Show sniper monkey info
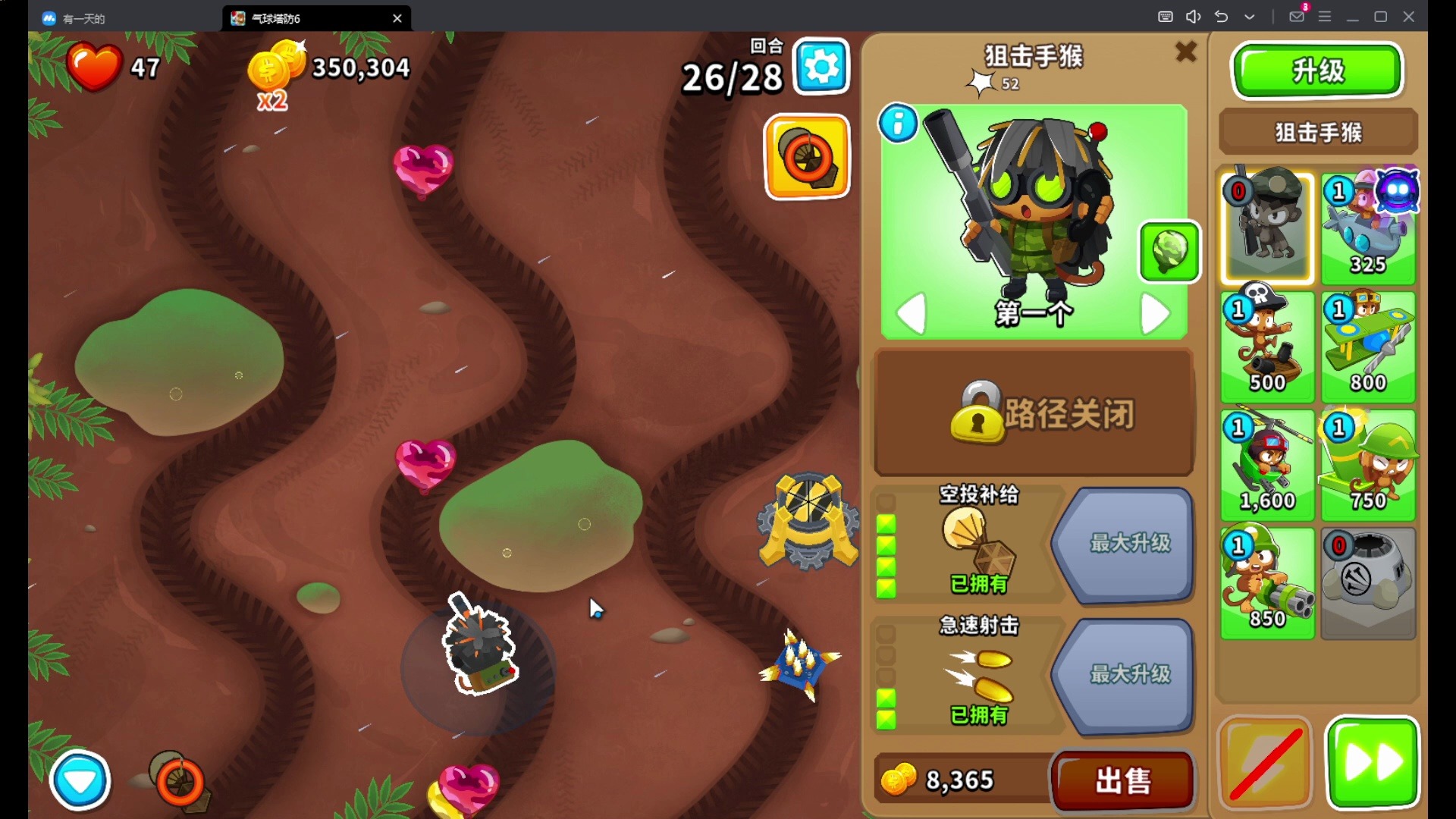The image size is (1456, 819). (898, 124)
